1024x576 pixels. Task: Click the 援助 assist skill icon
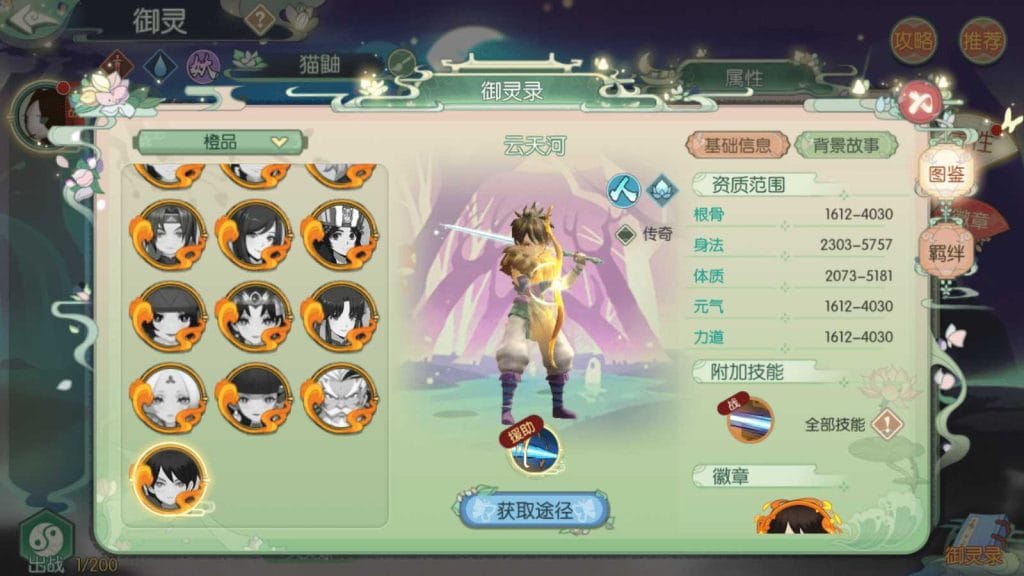point(533,448)
